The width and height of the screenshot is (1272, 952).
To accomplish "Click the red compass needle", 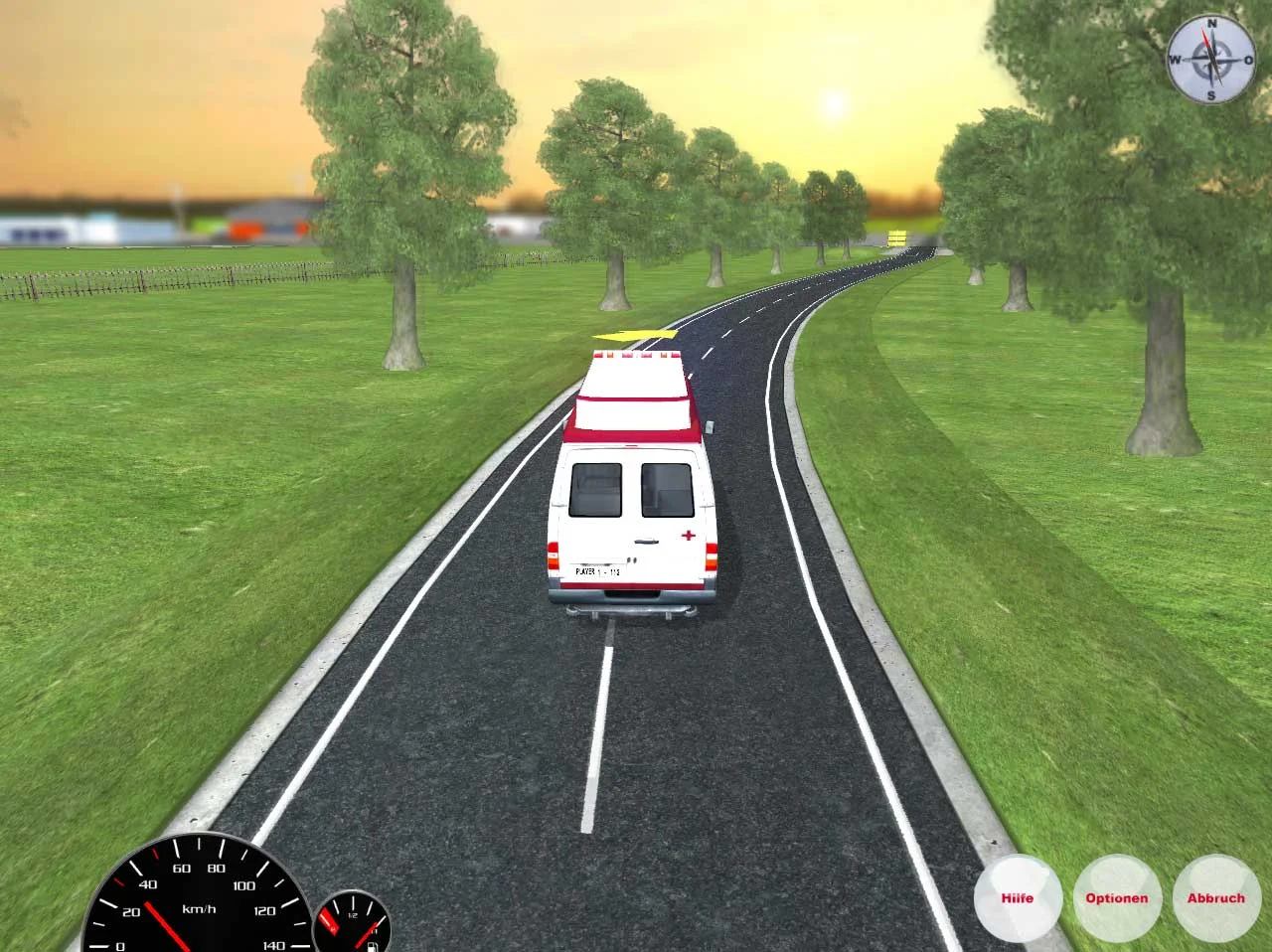I will click(1206, 40).
